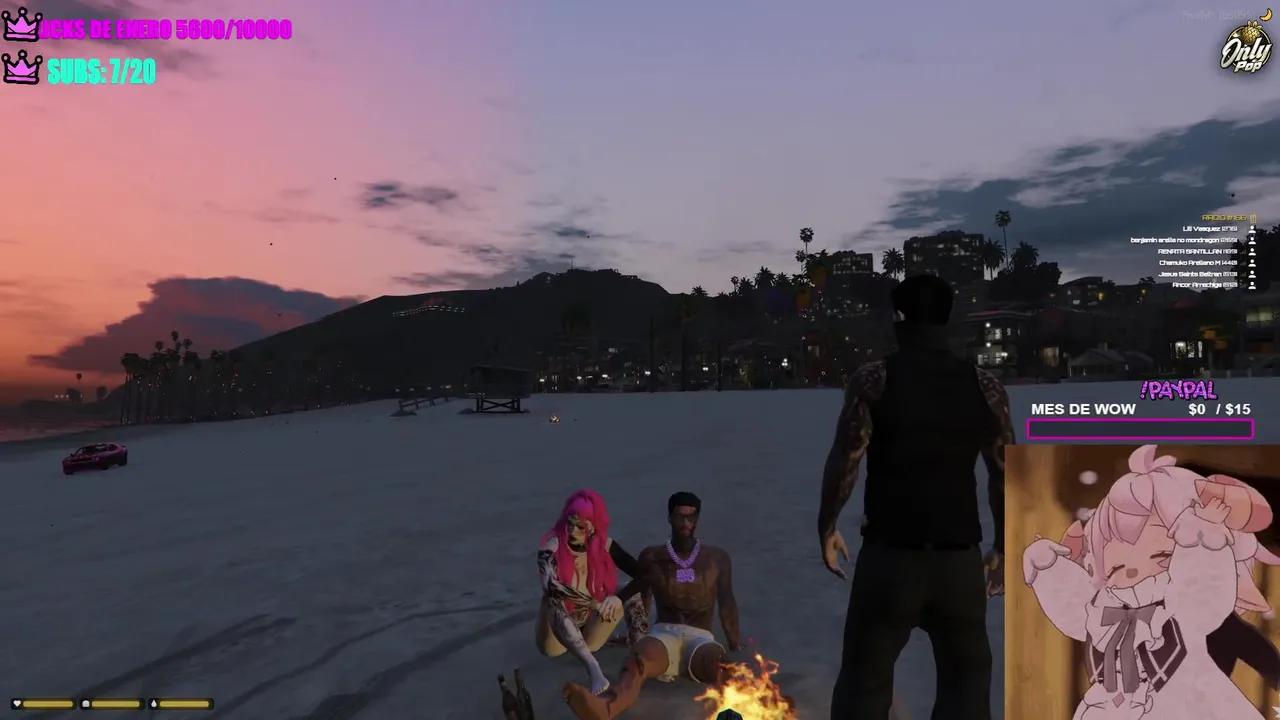Click the speaker icon next to Lili Vasquez
The height and width of the screenshot is (720, 1280).
(1253, 229)
